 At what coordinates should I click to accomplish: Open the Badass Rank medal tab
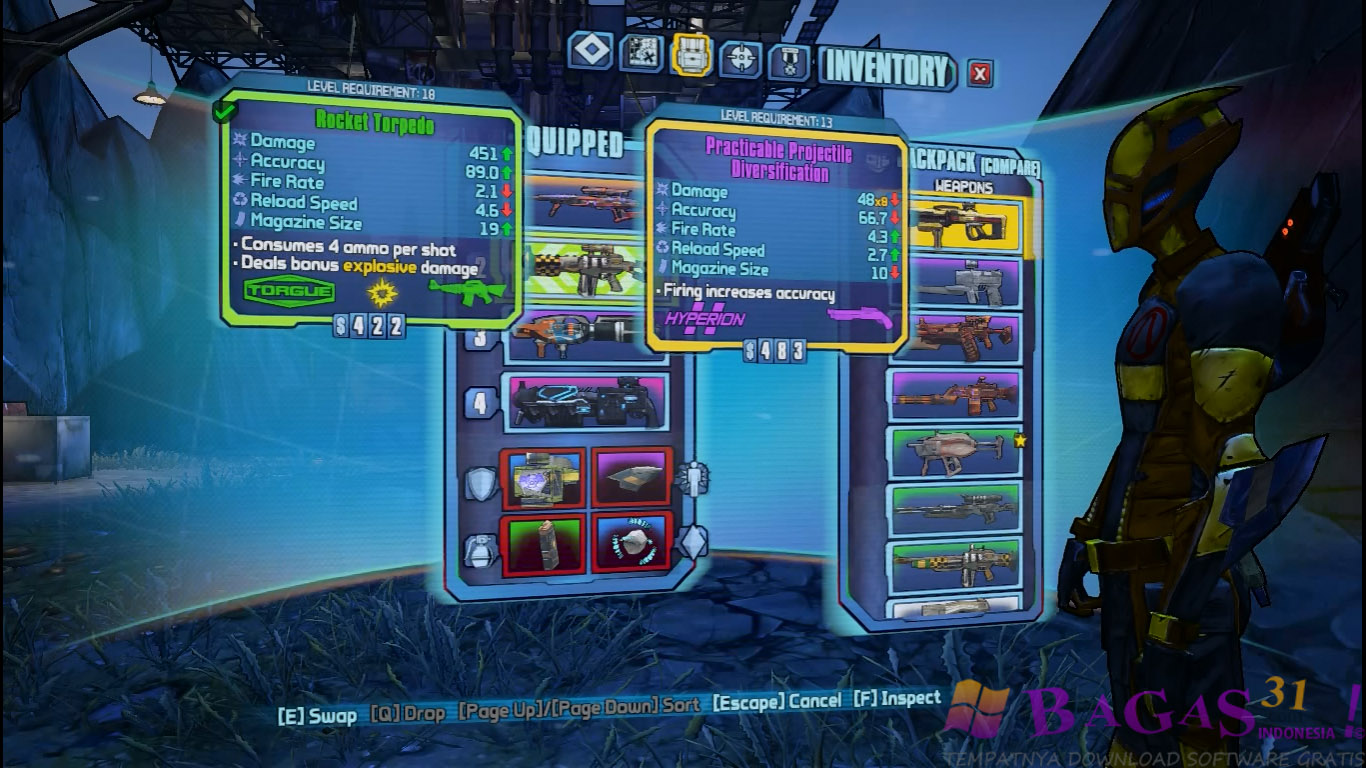(x=788, y=62)
